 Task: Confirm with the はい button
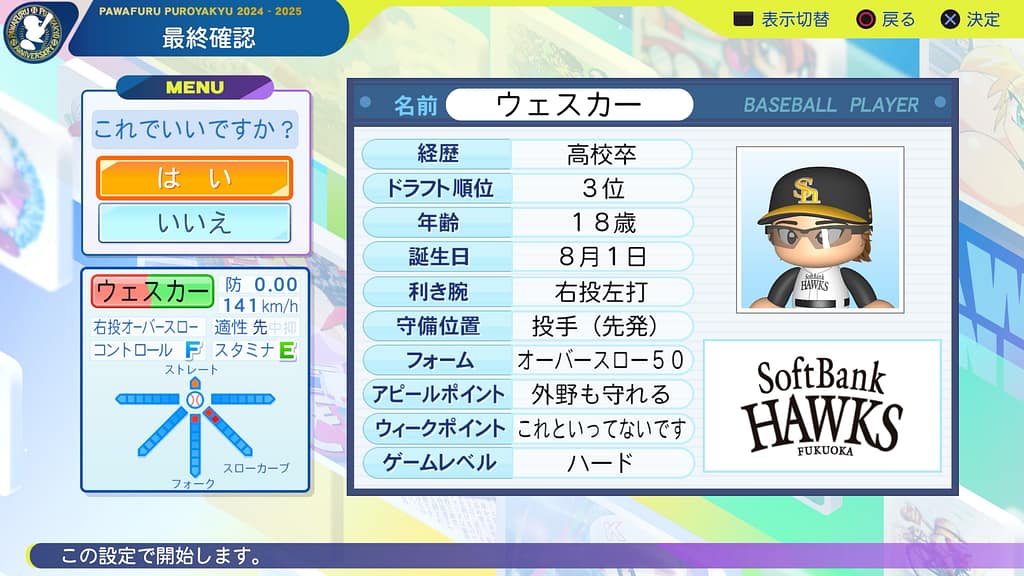point(194,179)
